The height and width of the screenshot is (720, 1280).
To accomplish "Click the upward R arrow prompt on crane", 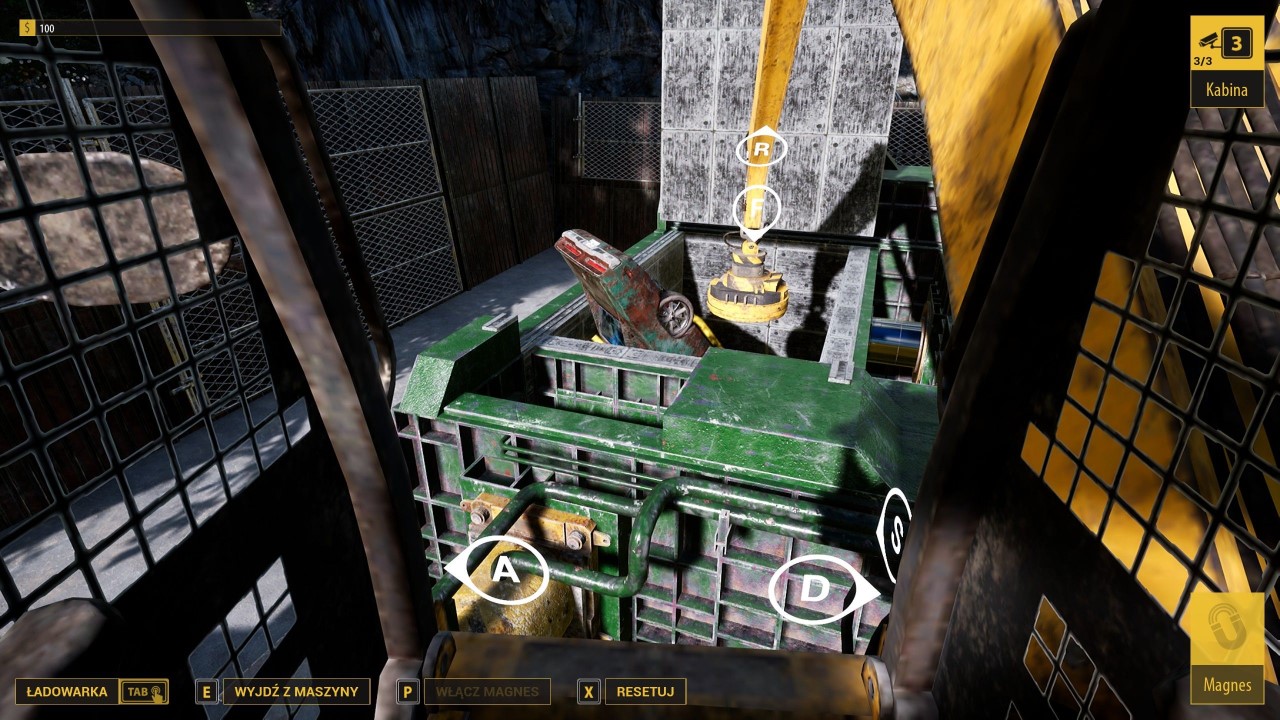I will 760,148.
